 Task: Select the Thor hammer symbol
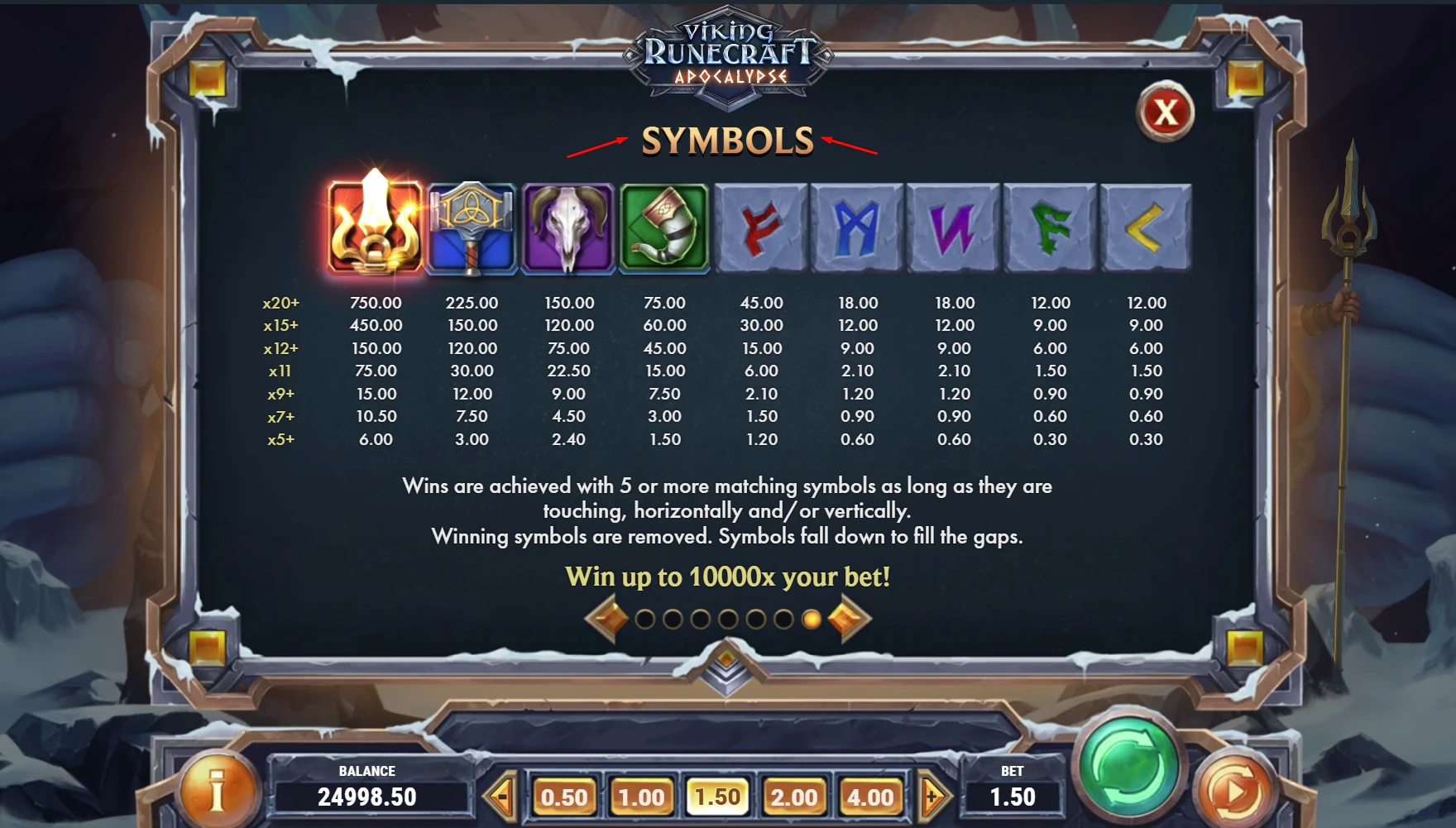(x=473, y=225)
